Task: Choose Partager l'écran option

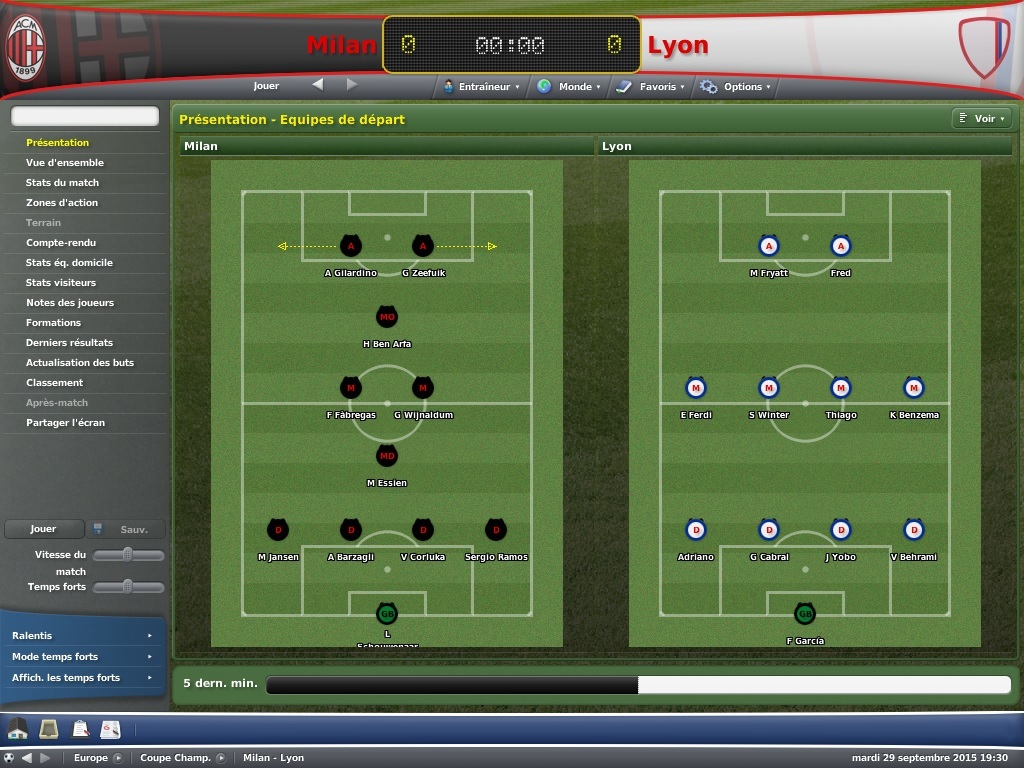Action: (x=65, y=423)
